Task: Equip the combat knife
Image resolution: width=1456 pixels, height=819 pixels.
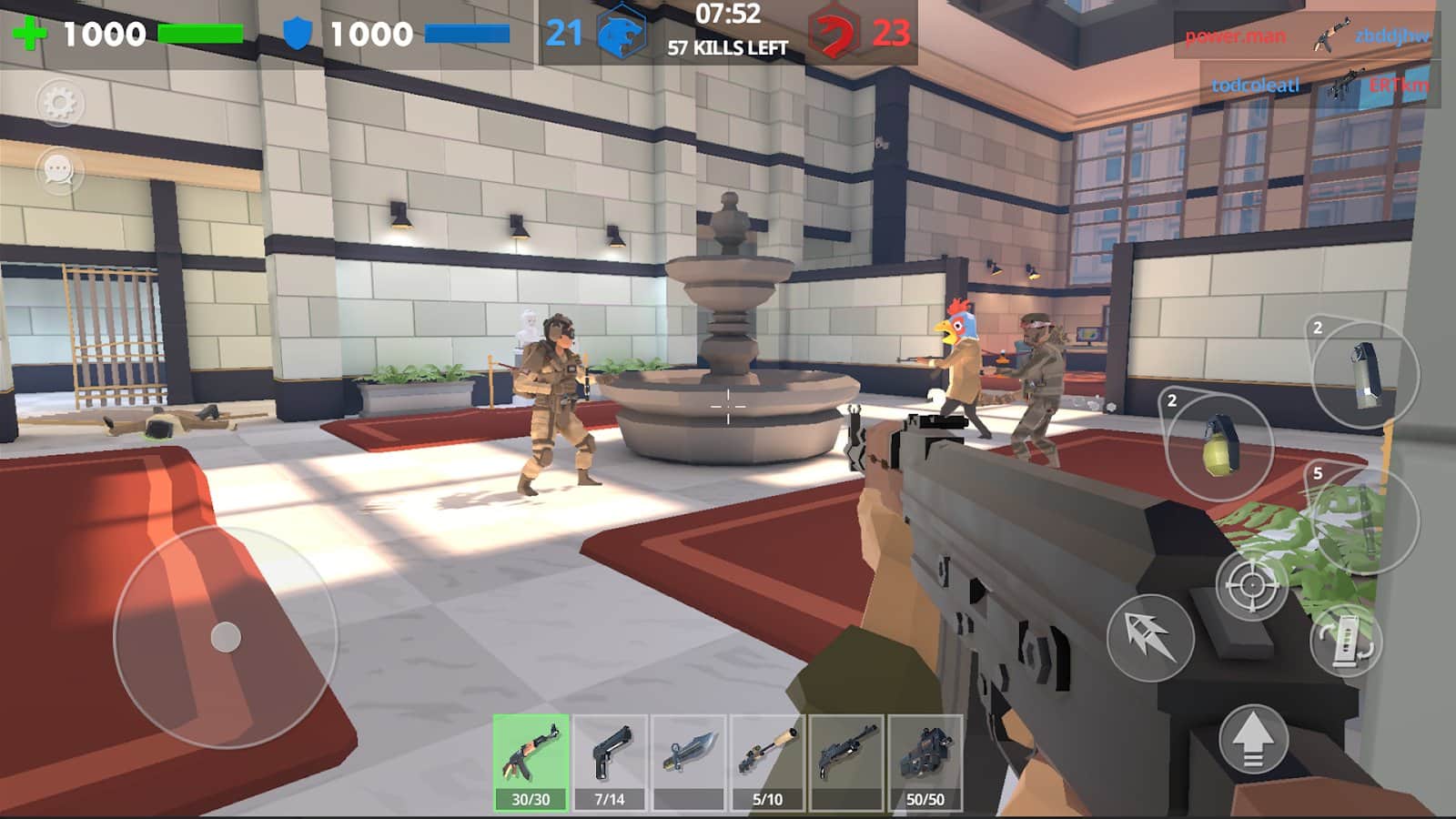Action: [x=688, y=761]
